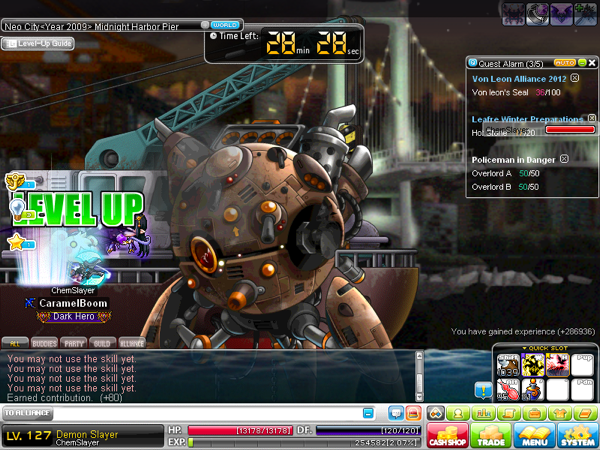Close the Quest Alarm panel
600x450 pixels.
tap(591, 62)
